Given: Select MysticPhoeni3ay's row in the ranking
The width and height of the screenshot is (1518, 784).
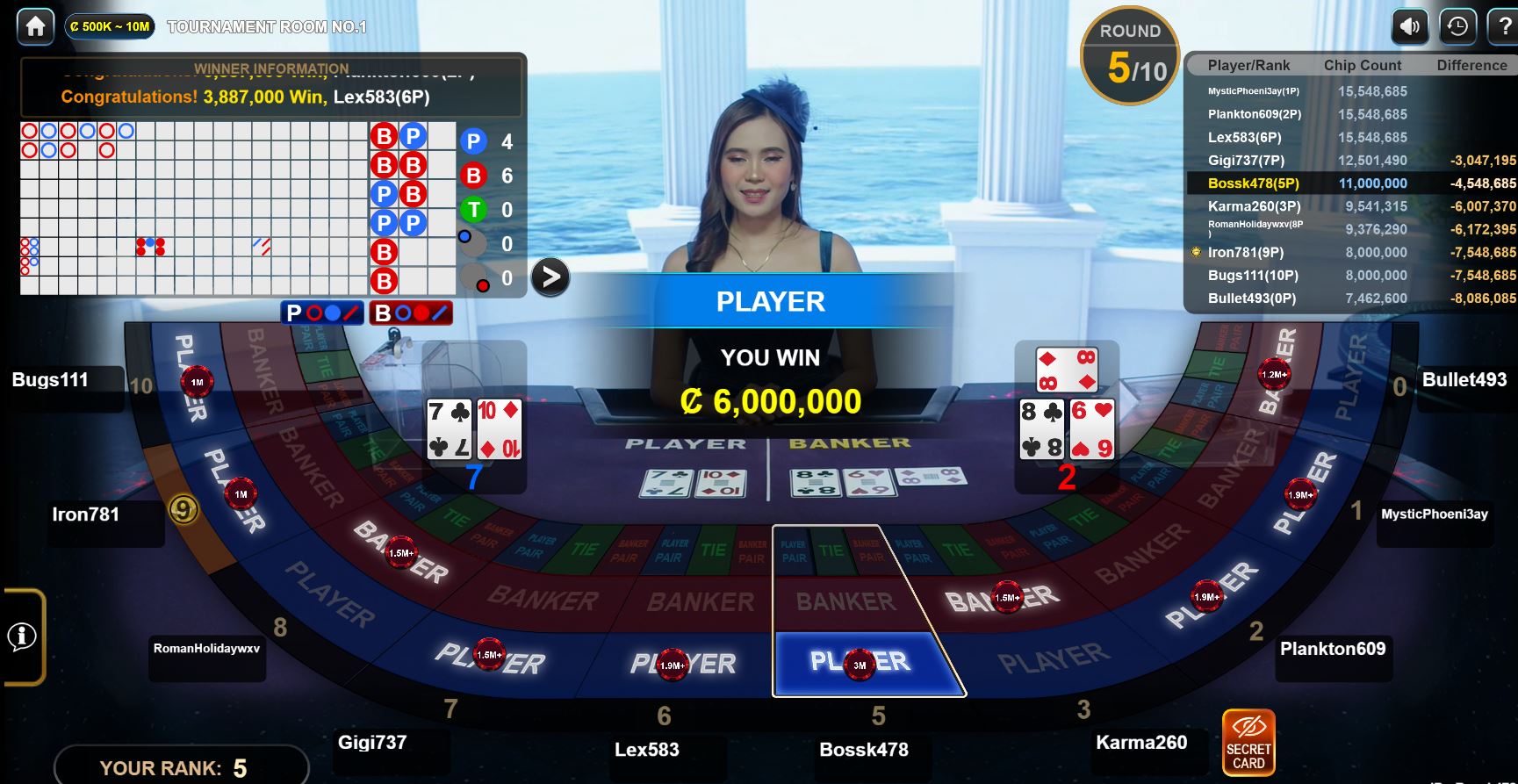Looking at the screenshot, I should pyautogui.click(x=1351, y=91).
